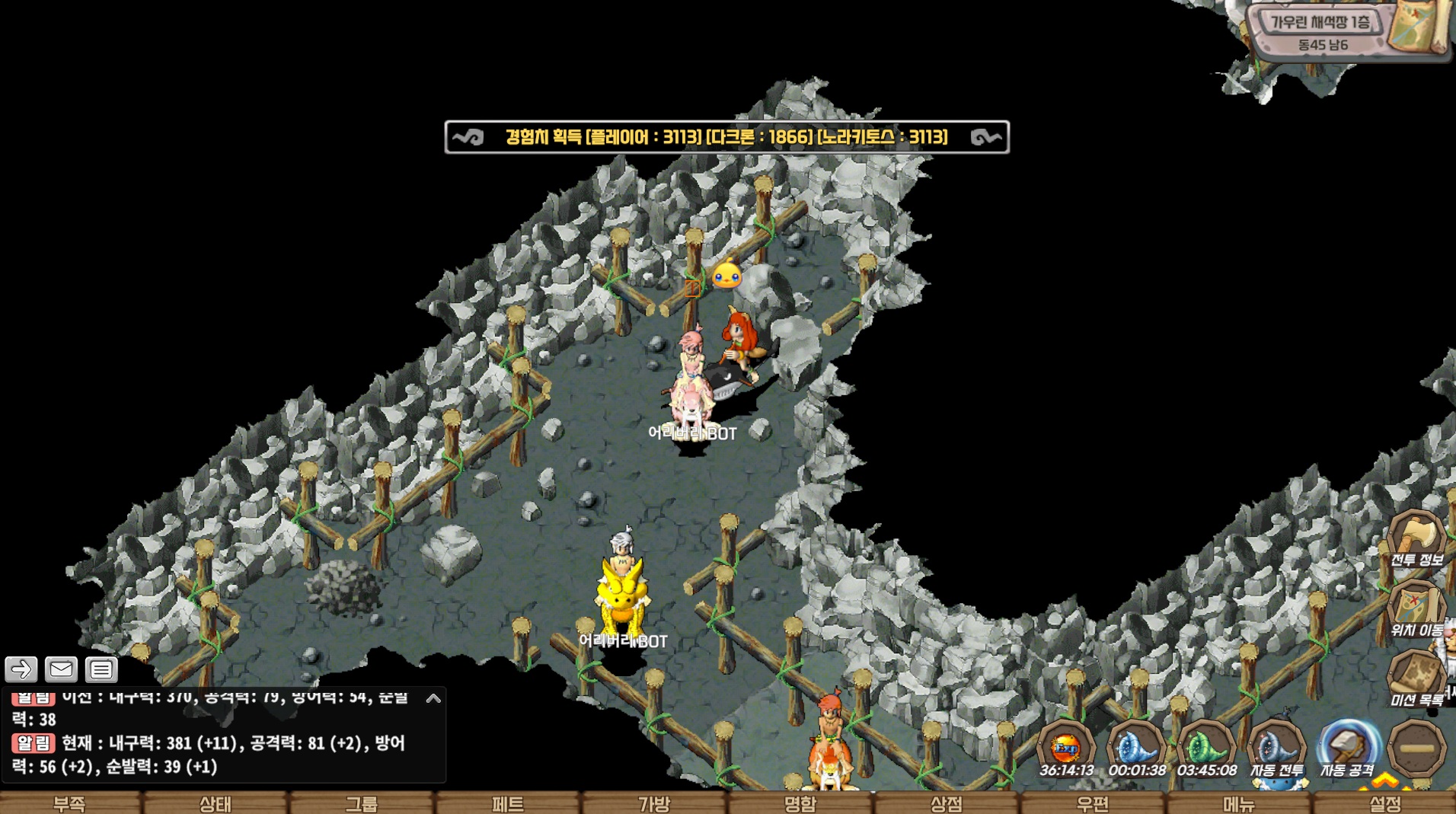The height and width of the screenshot is (814, 1456).
Task: Open the 그룹 (group) menu
Action: (x=362, y=803)
